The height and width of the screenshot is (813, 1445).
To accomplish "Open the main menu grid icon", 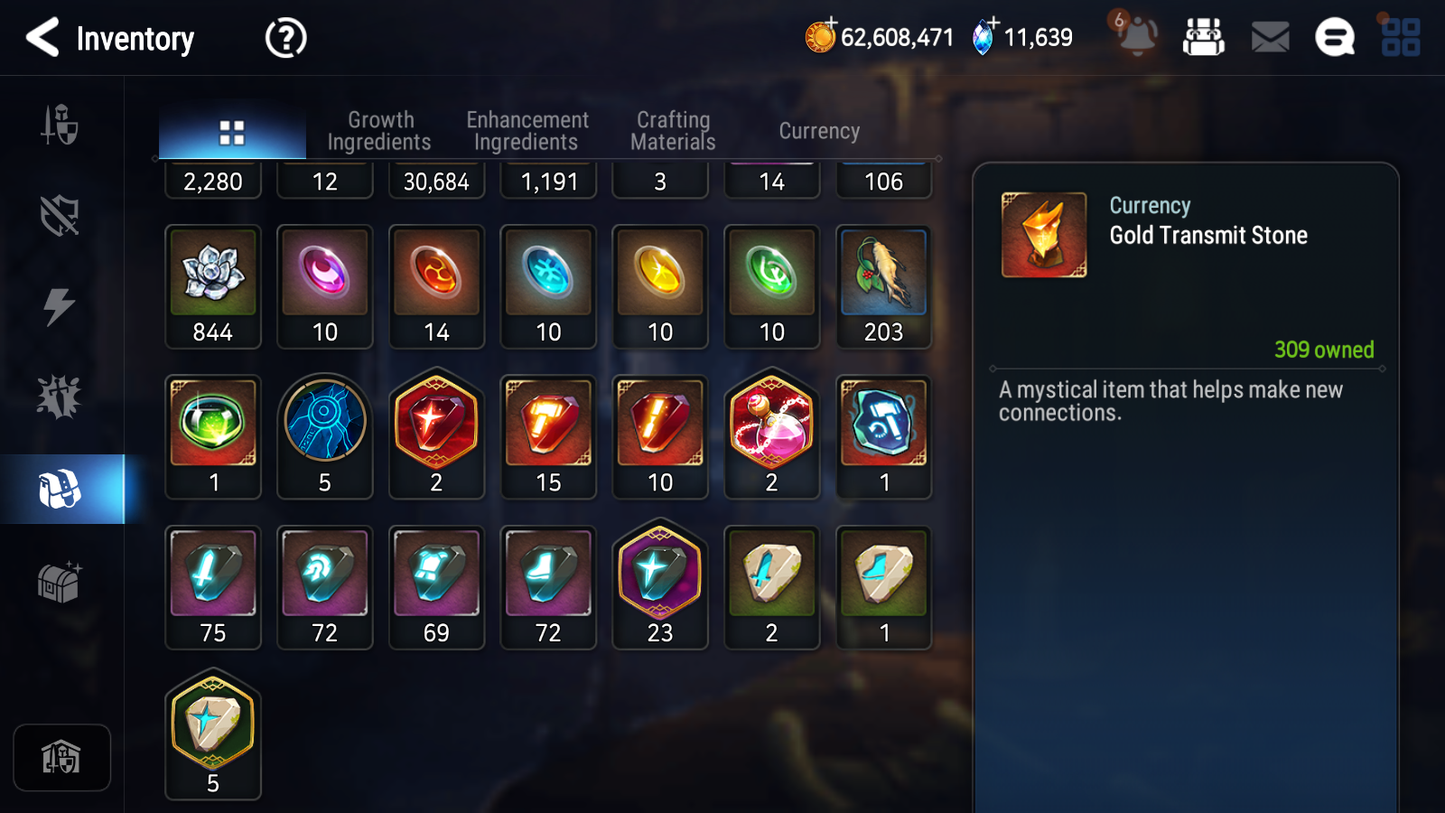I will pyautogui.click(x=1401, y=36).
